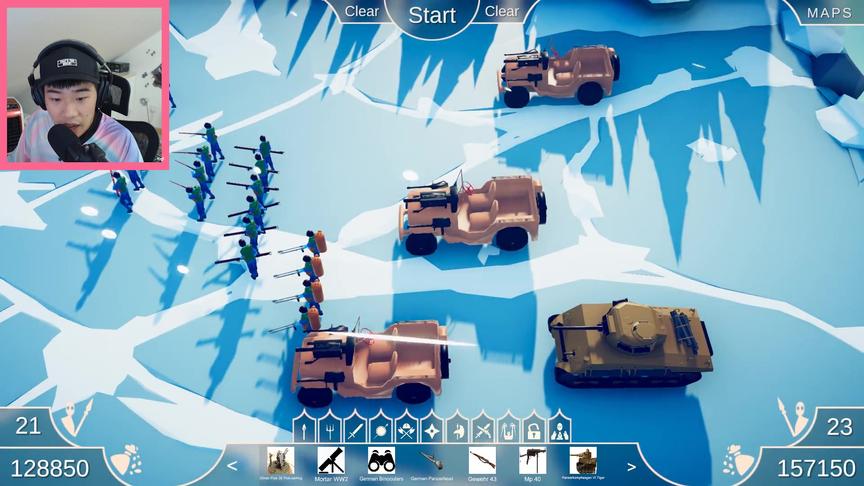Open the trident faction tab
The height and width of the screenshot is (486, 864).
[329, 430]
